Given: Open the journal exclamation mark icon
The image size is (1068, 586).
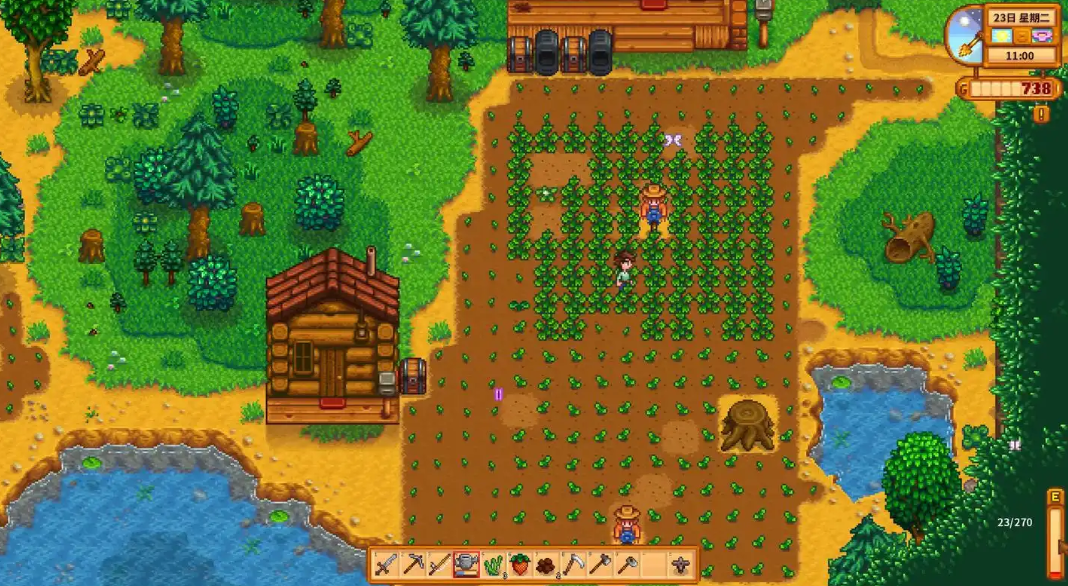Looking at the screenshot, I should pyautogui.click(x=1042, y=114).
